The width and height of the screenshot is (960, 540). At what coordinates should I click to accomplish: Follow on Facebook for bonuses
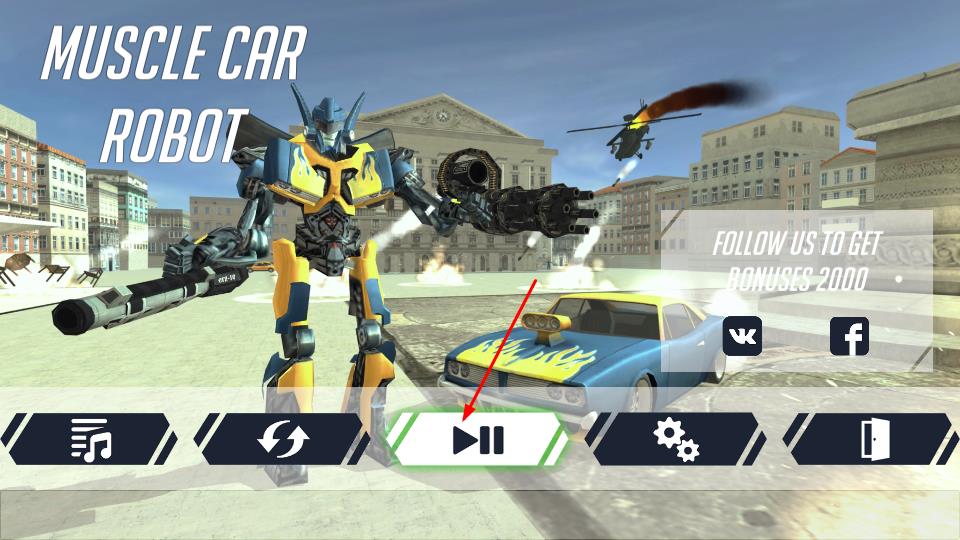coord(849,336)
